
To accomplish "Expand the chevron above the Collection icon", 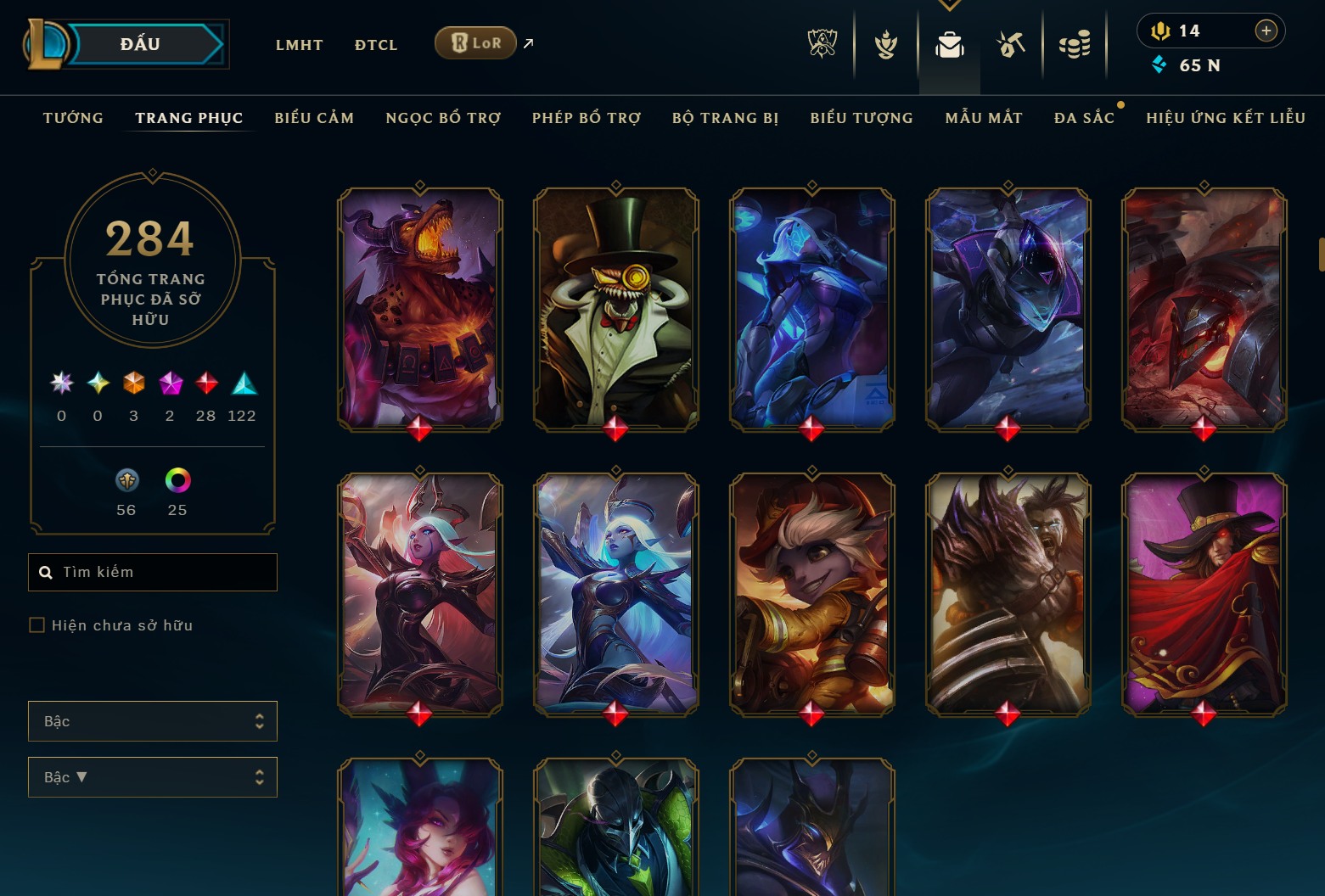I will tap(950, 5).
